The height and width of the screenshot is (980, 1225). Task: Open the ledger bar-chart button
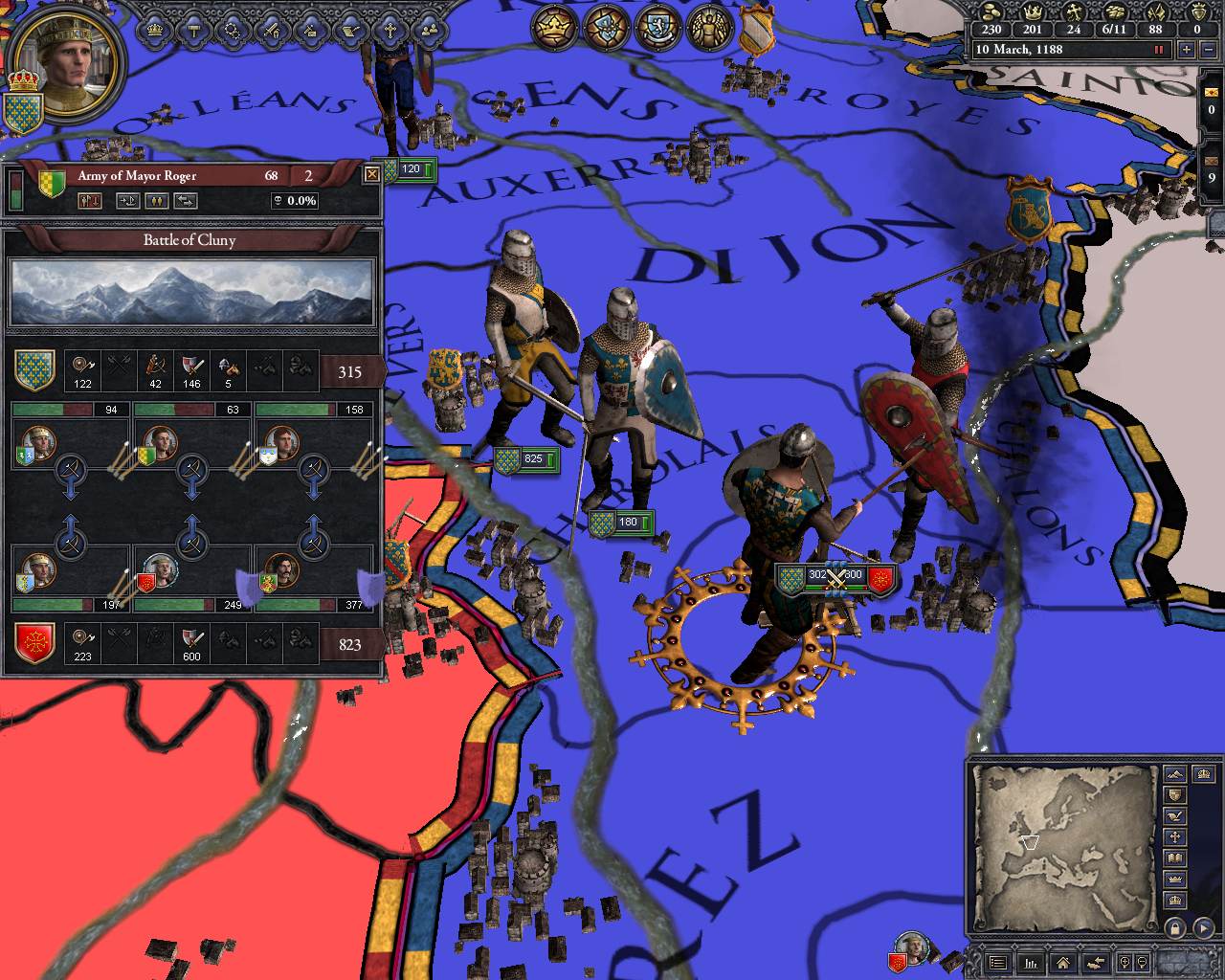click(1031, 963)
